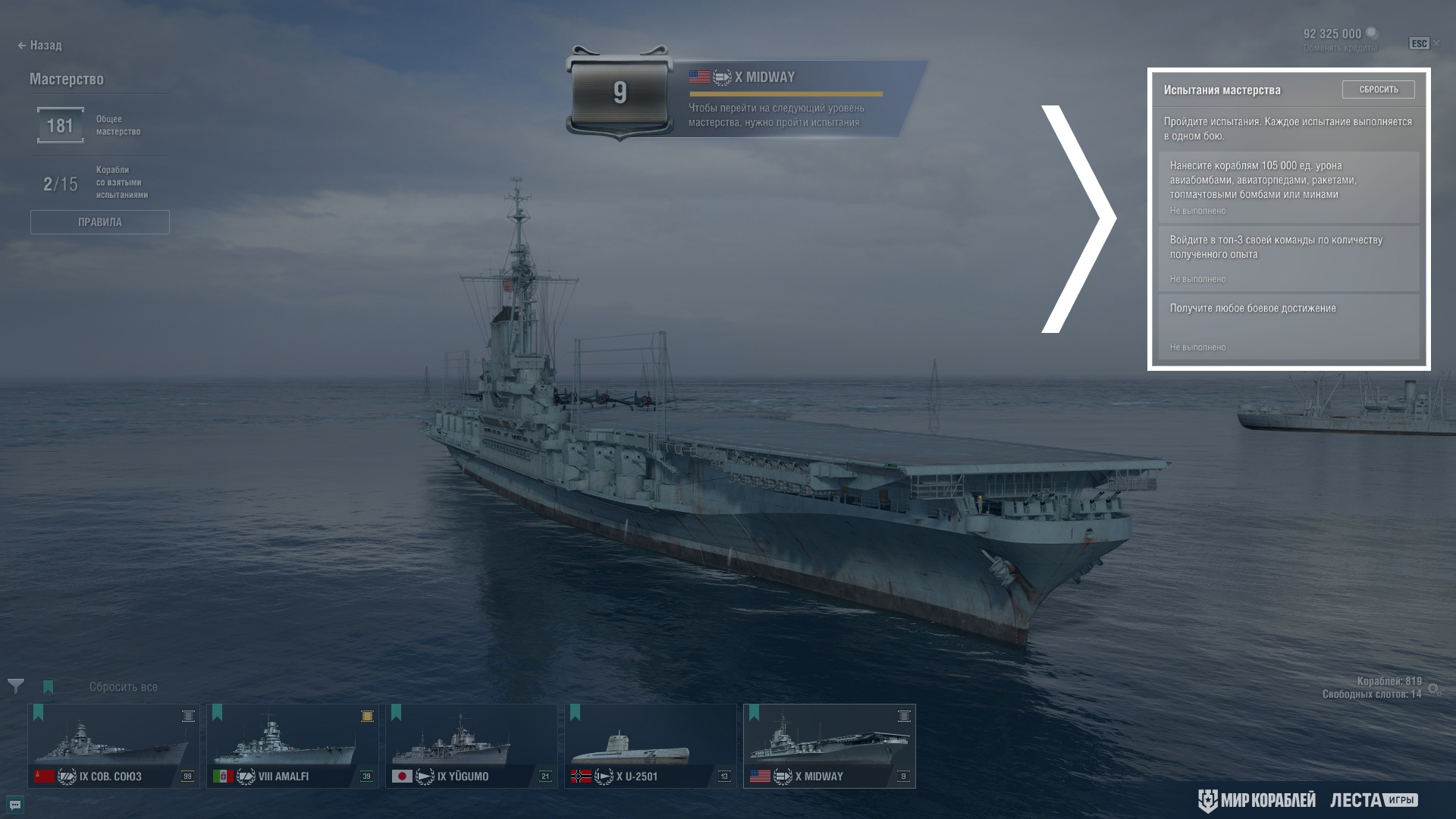Open the carousel gear settings icon
Image resolution: width=1456 pixels, height=819 pixels.
1433,689
